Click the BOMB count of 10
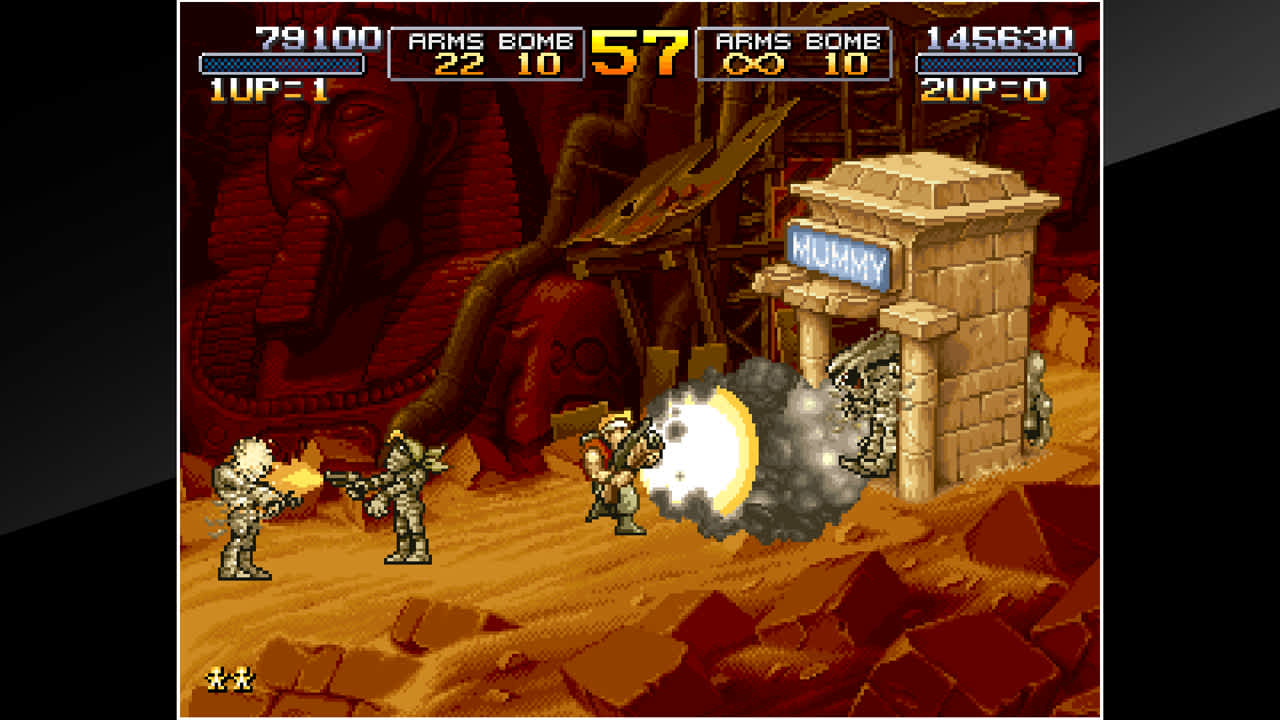1280x720 pixels. [537, 66]
